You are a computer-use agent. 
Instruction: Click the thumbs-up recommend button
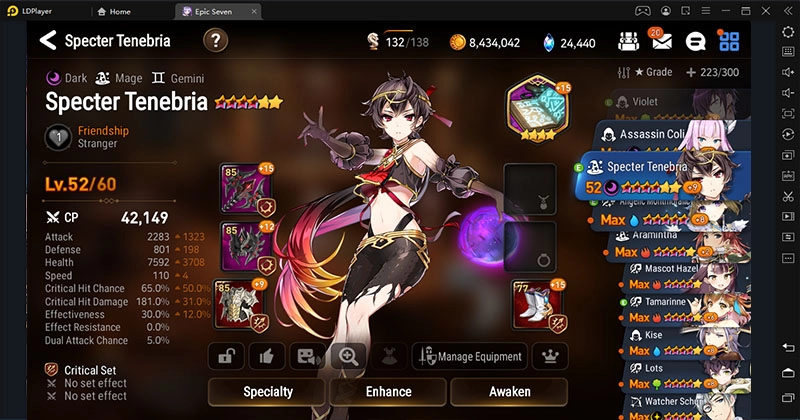click(x=267, y=356)
